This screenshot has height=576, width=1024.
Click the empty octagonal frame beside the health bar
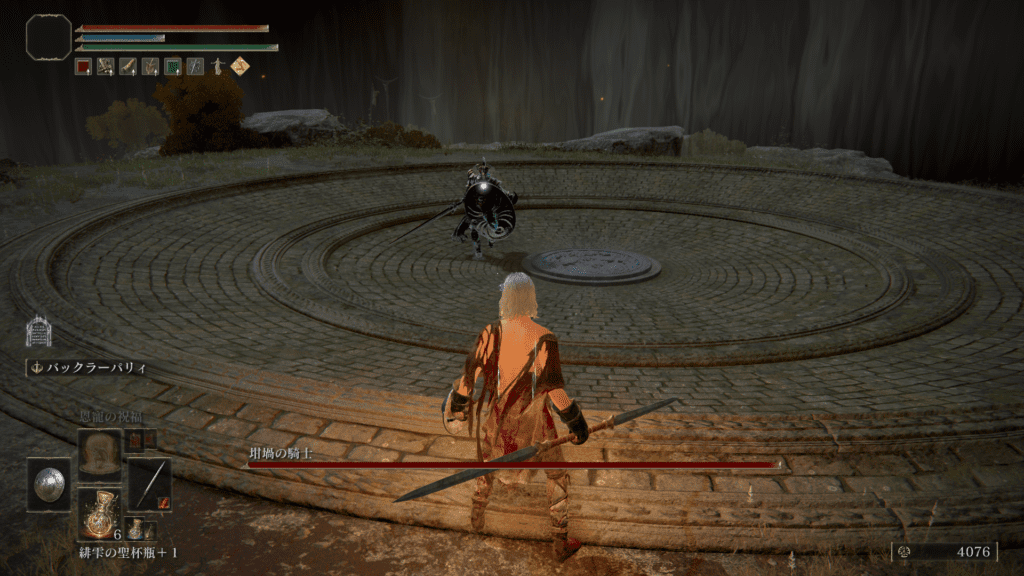[x=48, y=37]
